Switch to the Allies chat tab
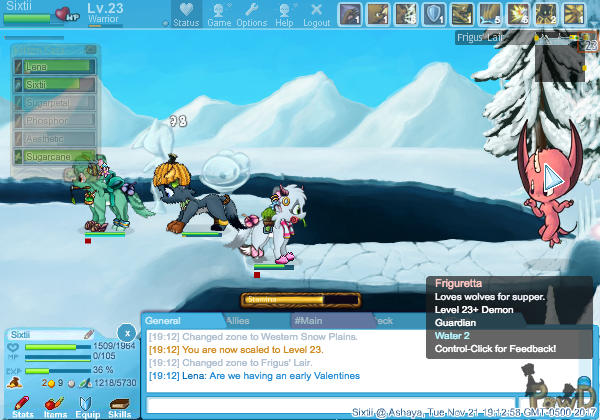600x420 pixels. pyautogui.click(x=238, y=320)
